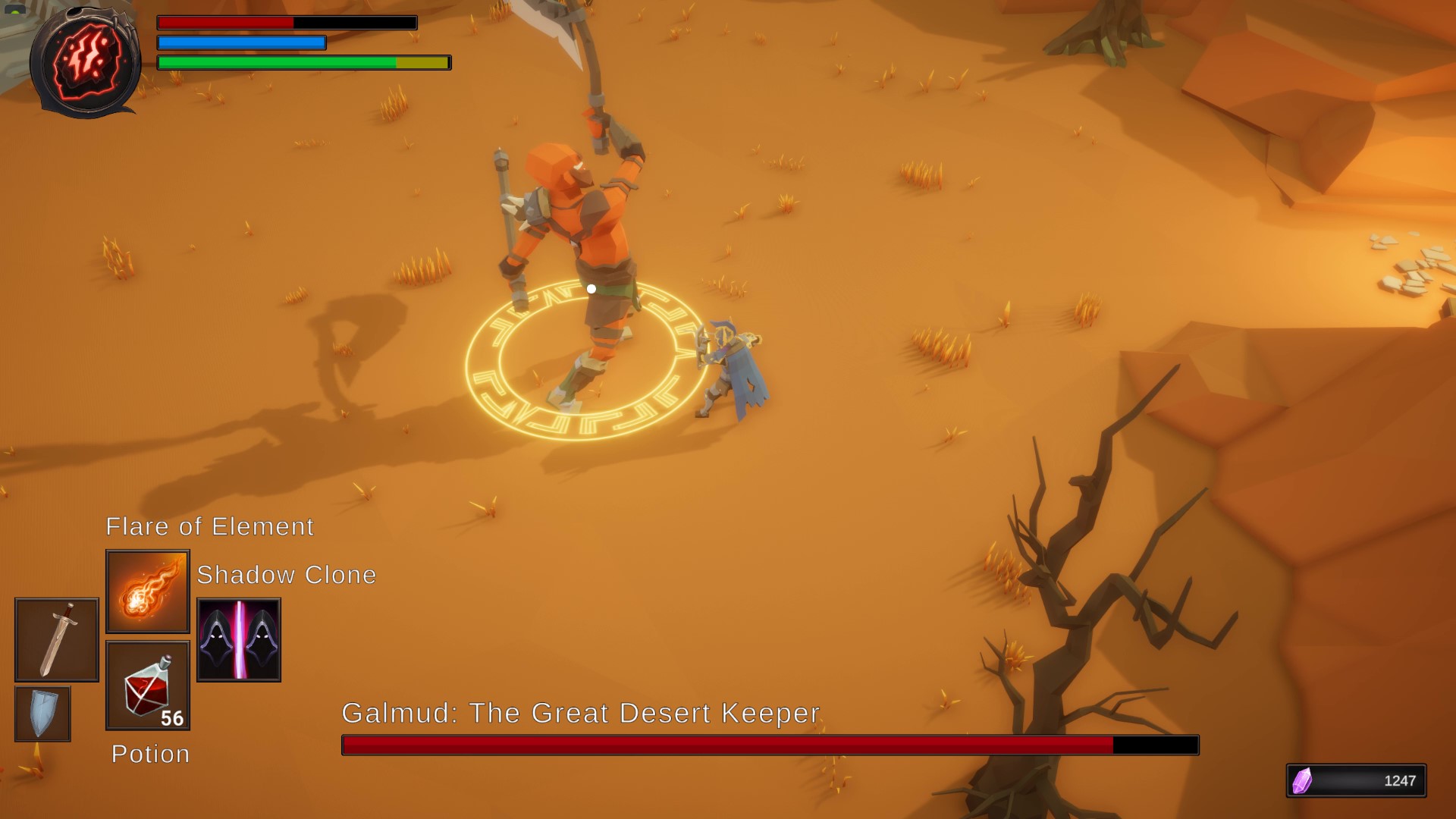1456x819 pixels.
Task: Select the sword equipment slot
Action: coord(55,639)
